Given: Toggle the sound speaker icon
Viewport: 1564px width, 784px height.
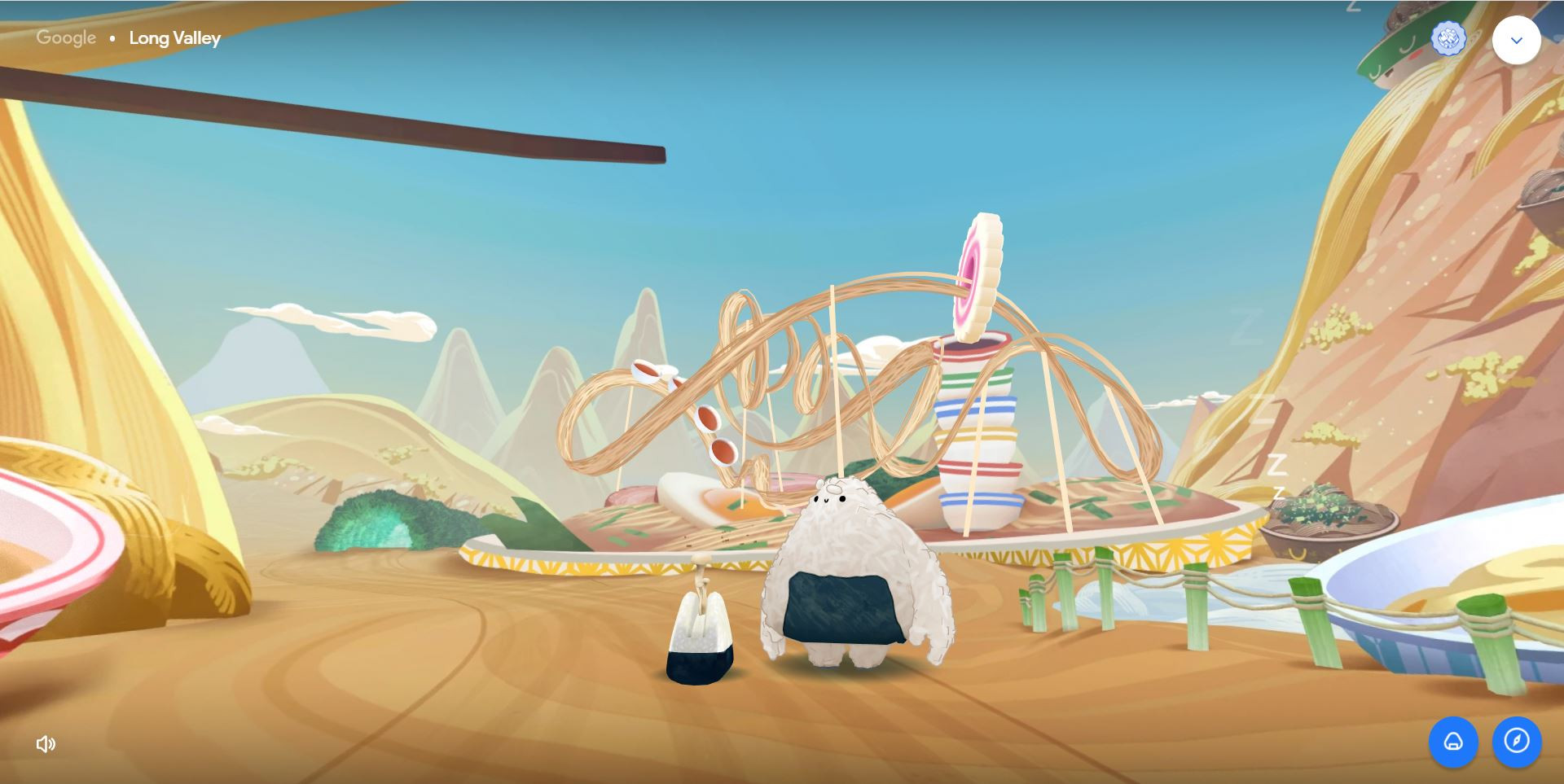Looking at the screenshot, I should (46, 743).
